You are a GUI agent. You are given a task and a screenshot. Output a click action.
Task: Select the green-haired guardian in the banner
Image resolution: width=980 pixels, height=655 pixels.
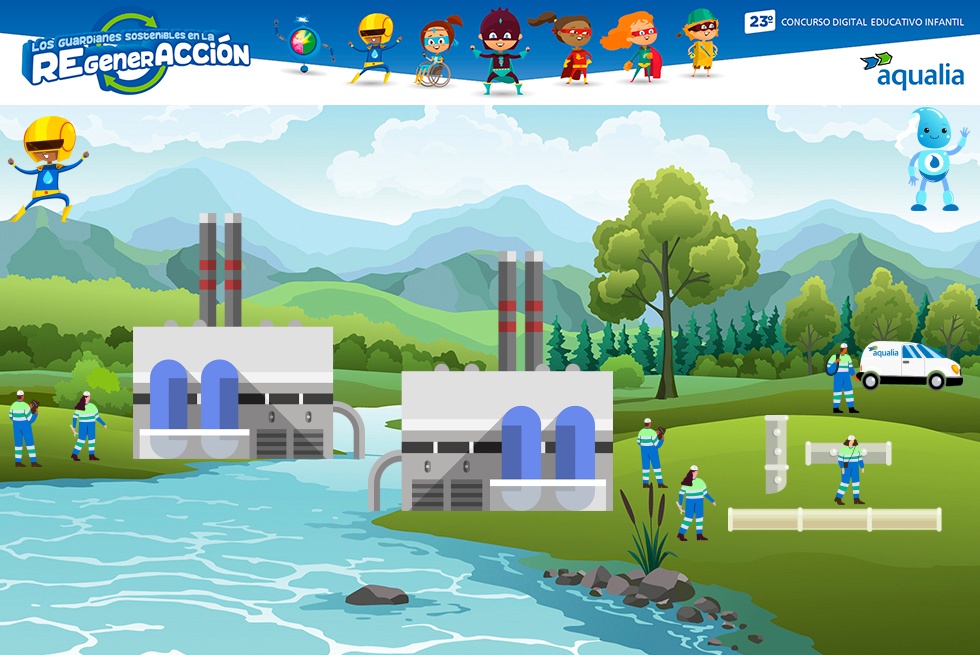[x=702, y=43]
